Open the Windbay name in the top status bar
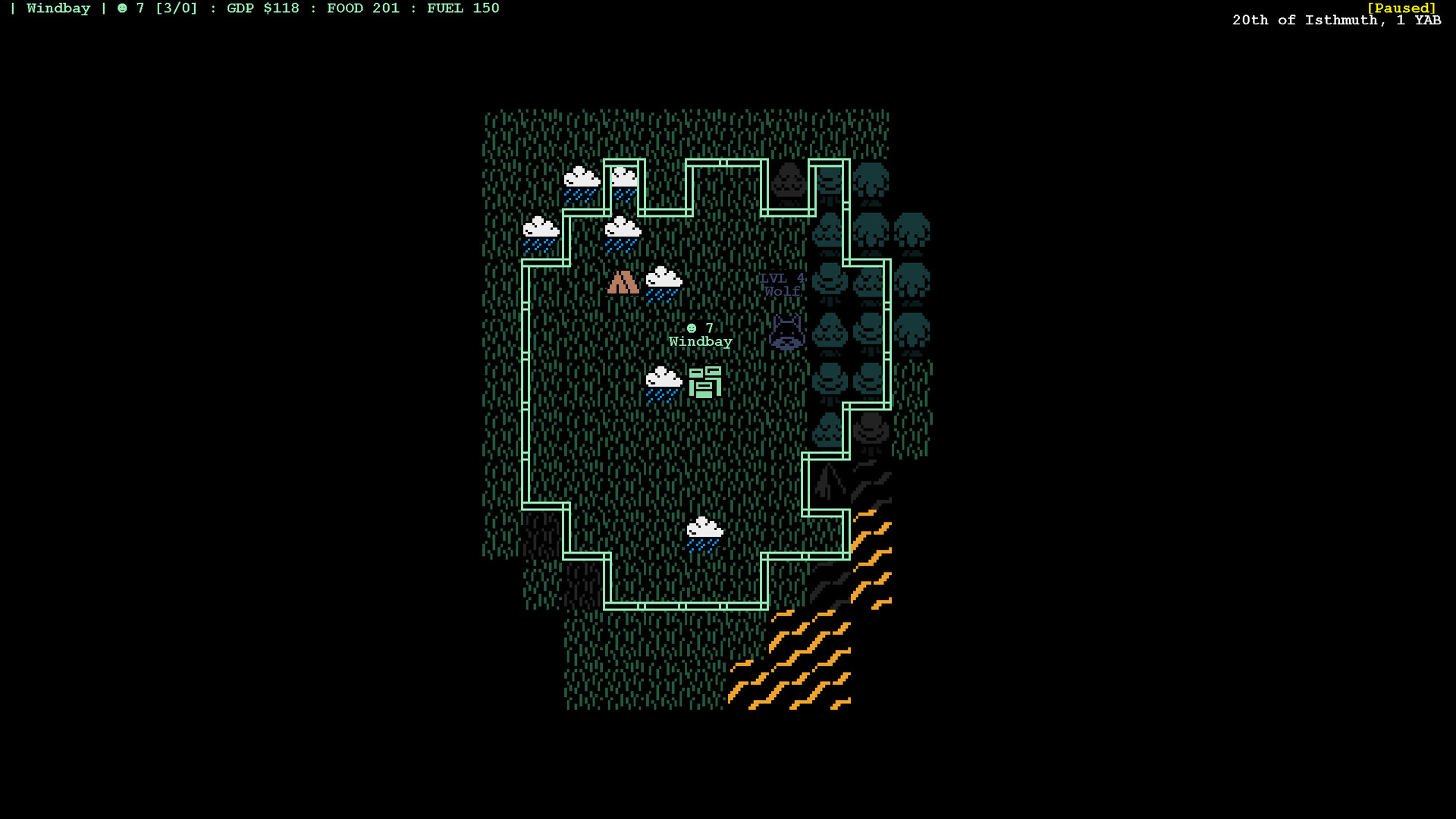This screenshot has width=1456, height=819. [x=59, y=8]
